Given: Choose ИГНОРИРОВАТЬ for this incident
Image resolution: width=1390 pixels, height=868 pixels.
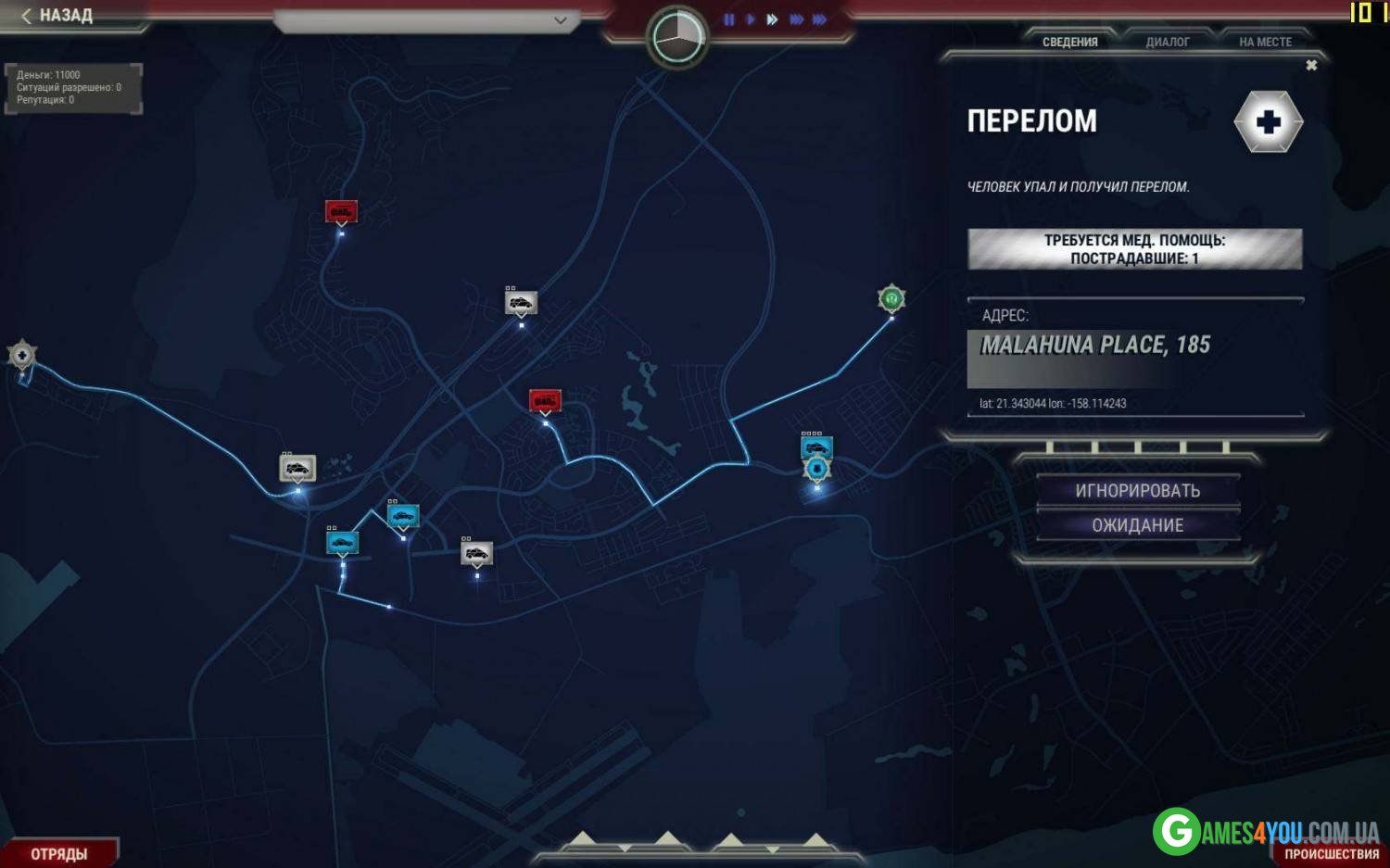Looking at the screenshot, I should coord(1137,491).
